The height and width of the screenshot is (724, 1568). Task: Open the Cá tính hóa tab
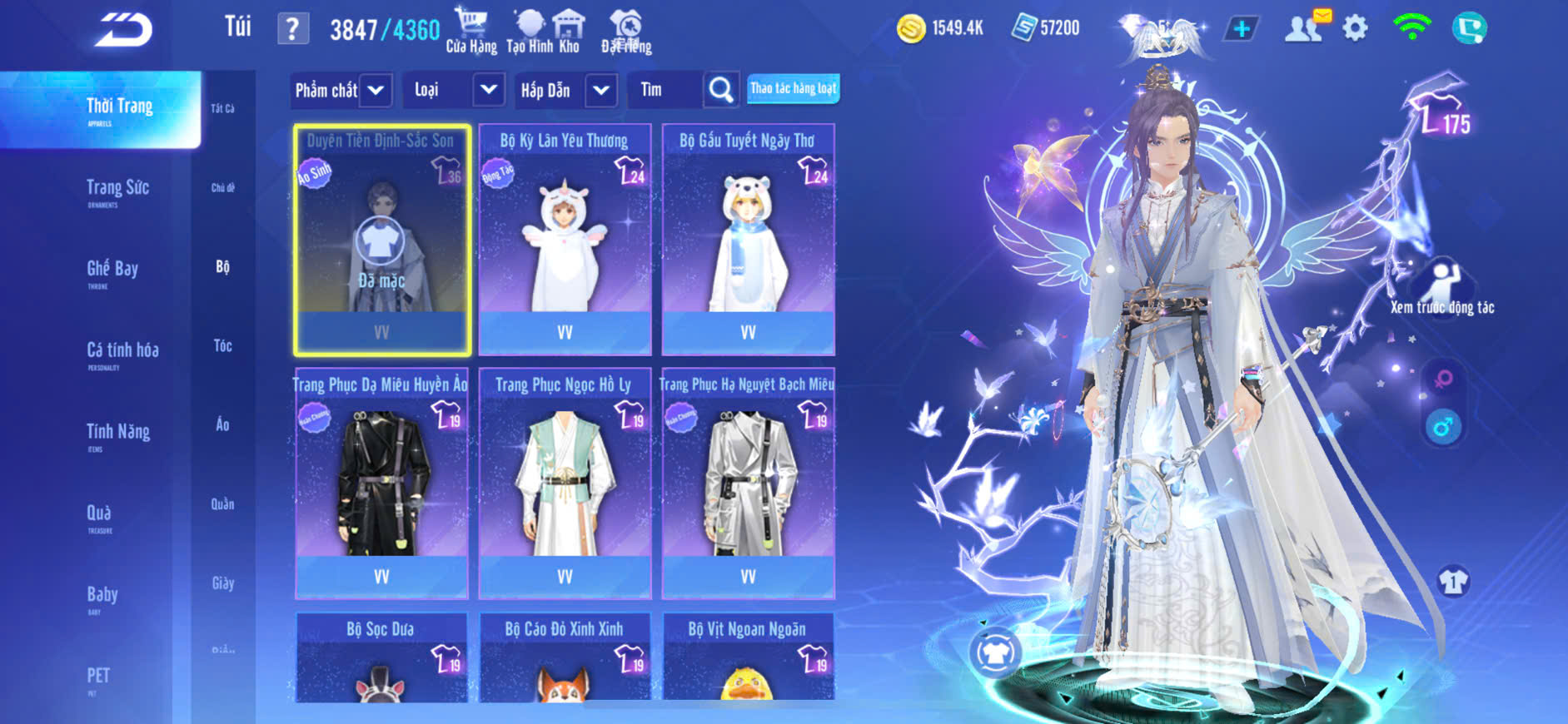coord(122,352)
